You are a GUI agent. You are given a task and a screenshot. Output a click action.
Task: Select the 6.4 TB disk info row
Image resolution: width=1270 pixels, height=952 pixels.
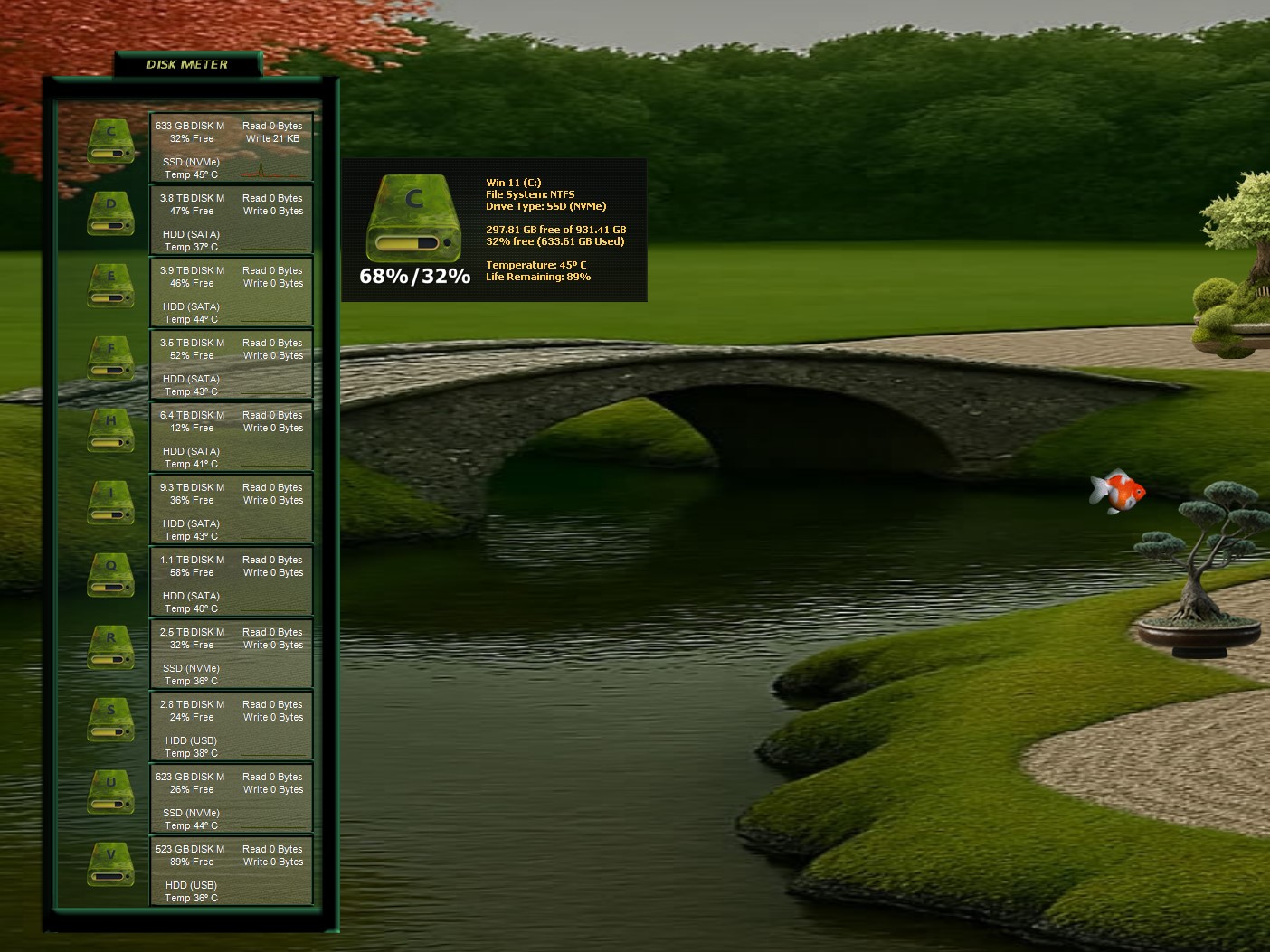[231, 438]
